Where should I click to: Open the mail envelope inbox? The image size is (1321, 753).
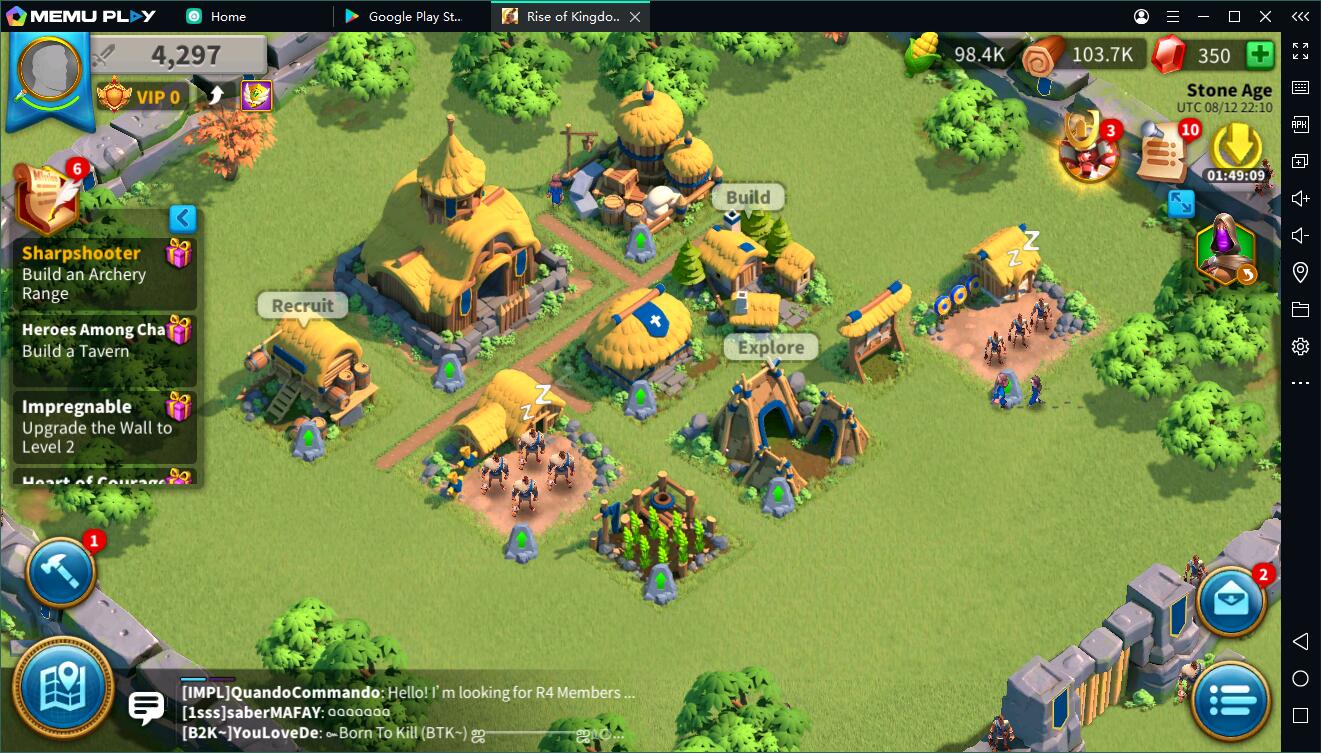(x=1231, y=601)
